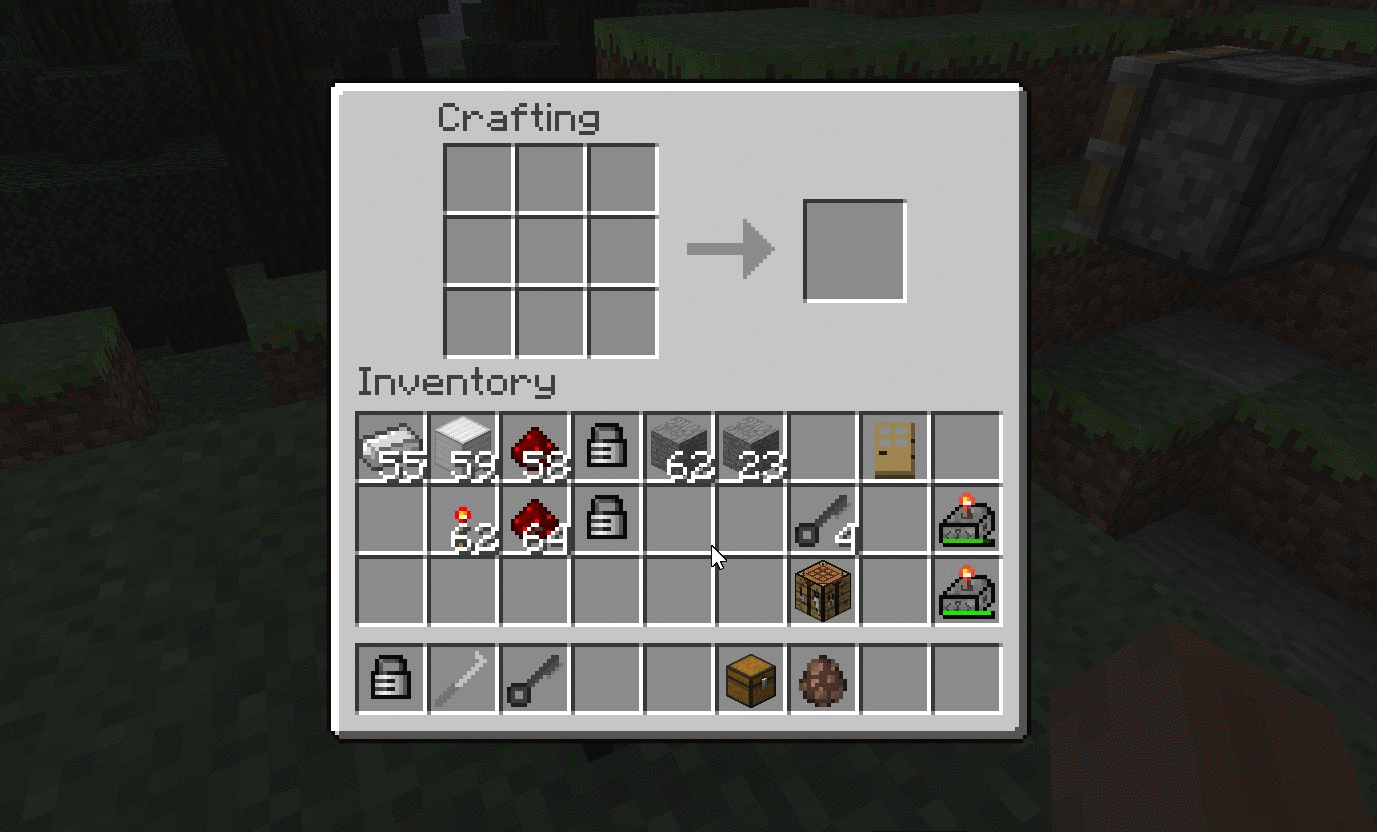Select the second lit redstone lamp stack
Image resolution: width=1377 pixels, height=832 pixels.
[967, 590]
